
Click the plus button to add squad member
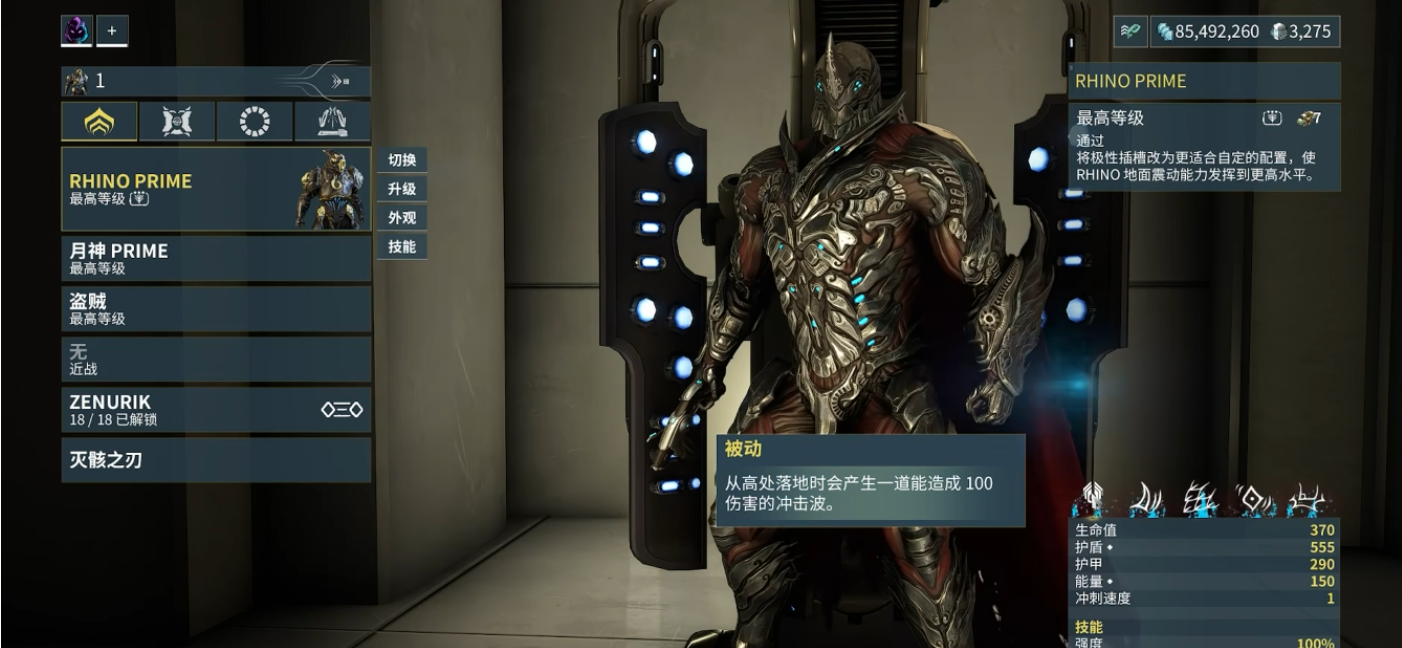[112, 31]
